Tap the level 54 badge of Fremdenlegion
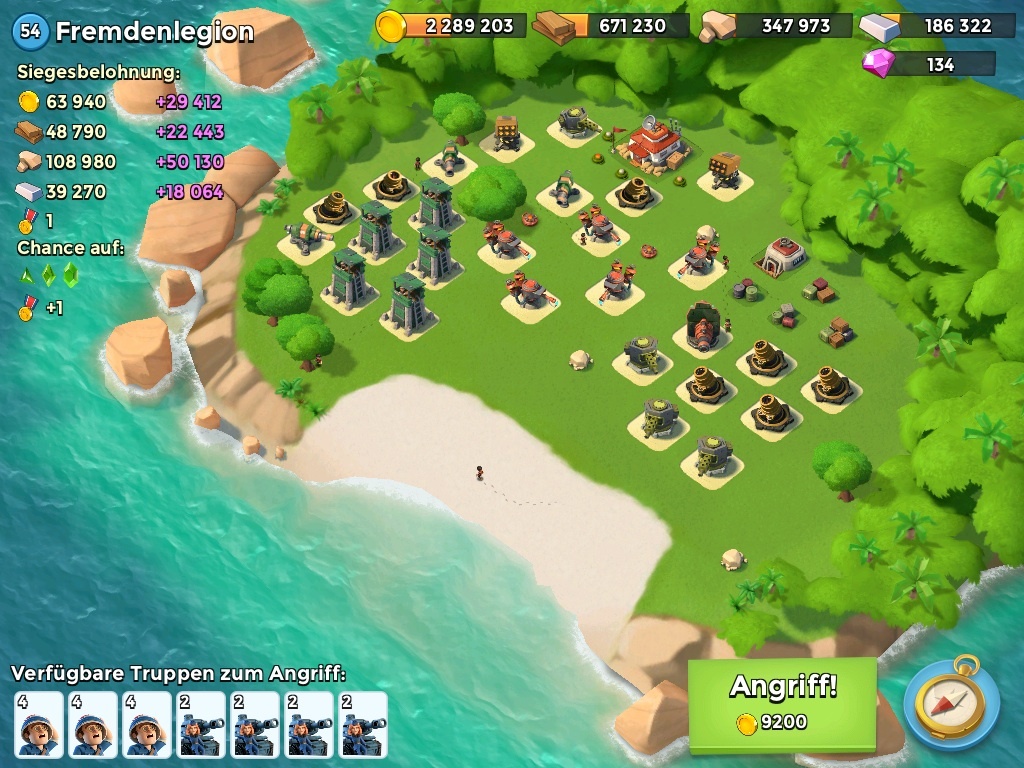 pos(31,31)
